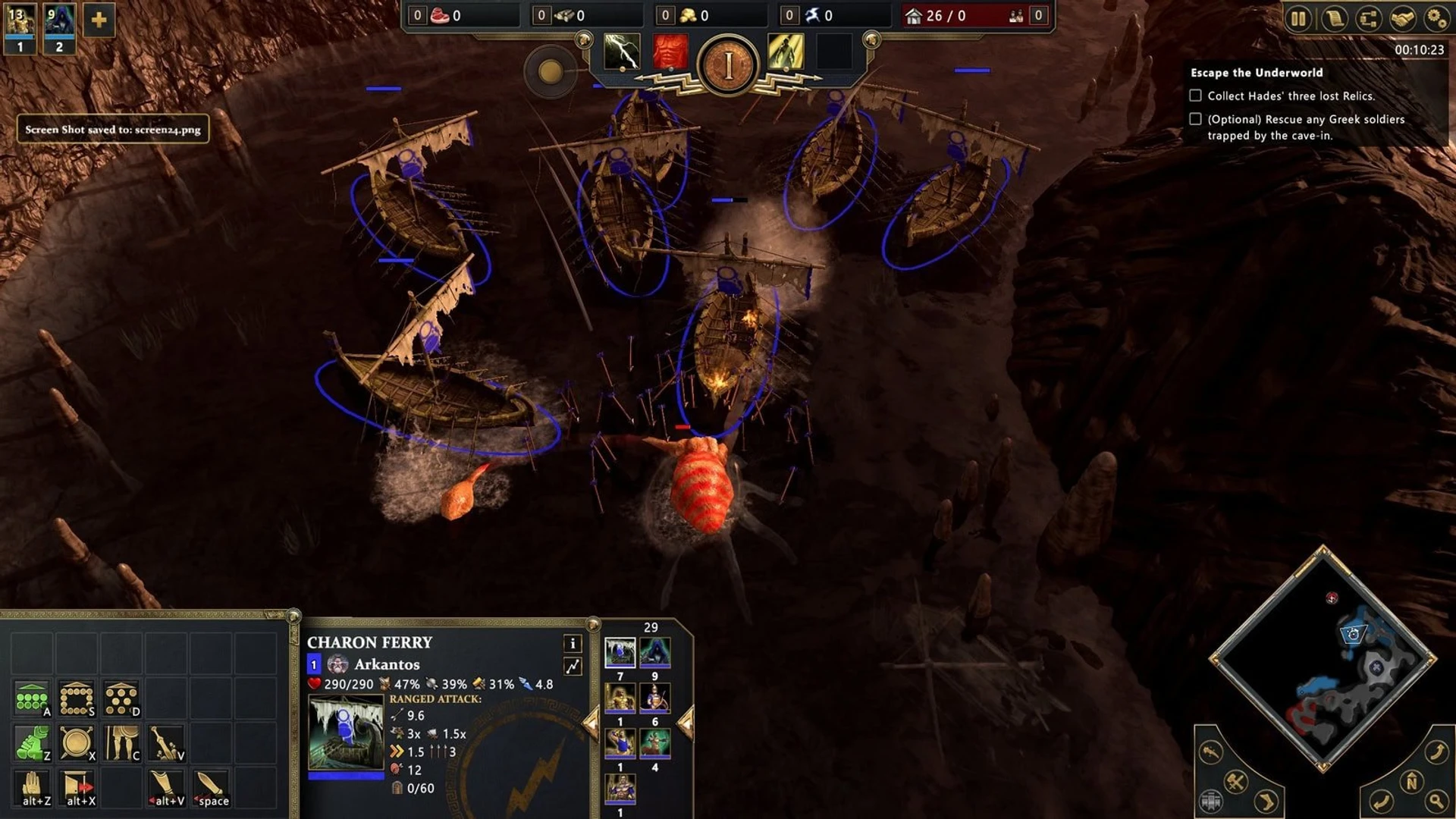The width and height of the screenshot is (1456, 819).
Task: Pause the game with the pause icon
Action: [x=1298, y=17]
